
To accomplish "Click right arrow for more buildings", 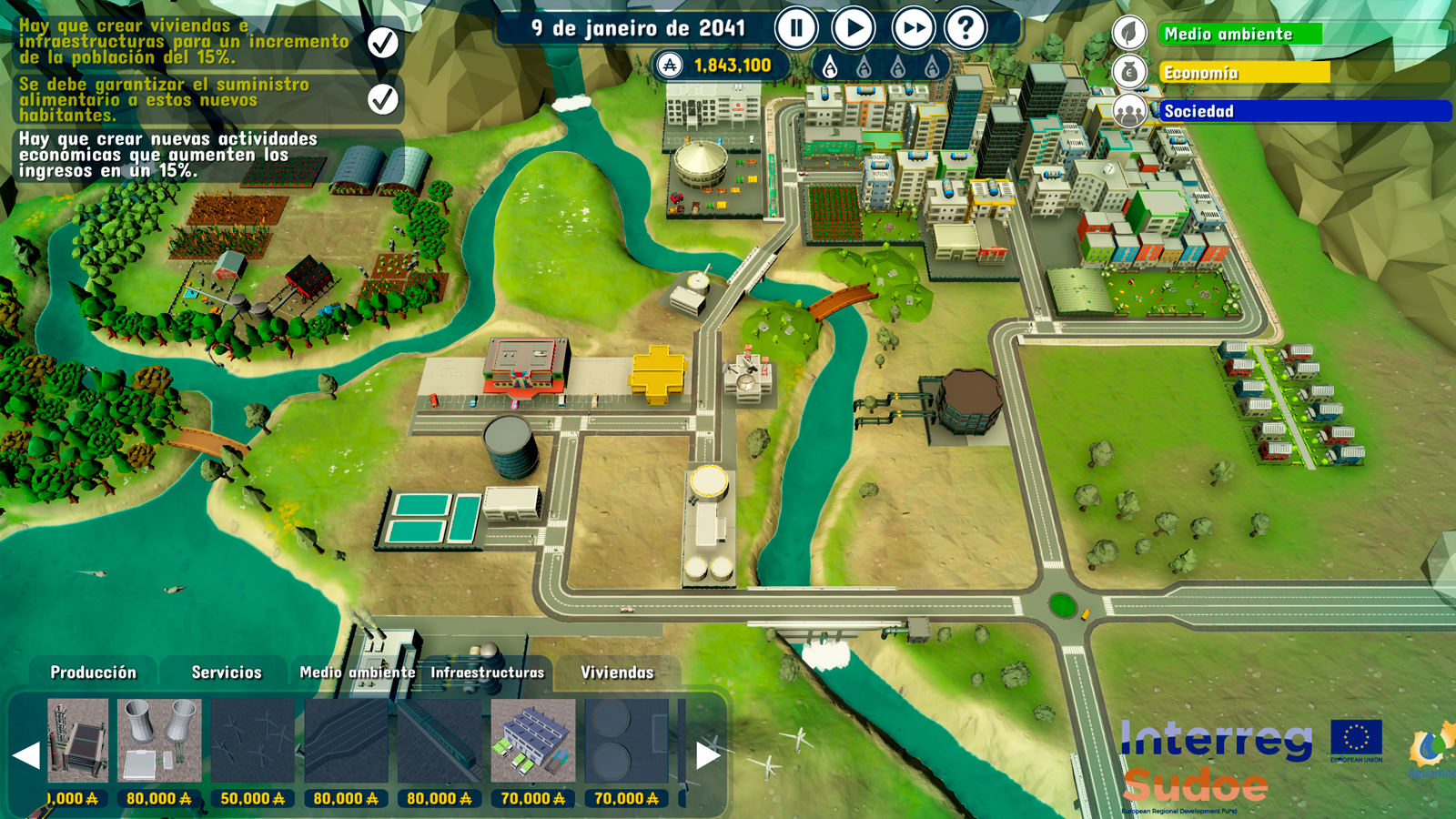I will 708,755.
